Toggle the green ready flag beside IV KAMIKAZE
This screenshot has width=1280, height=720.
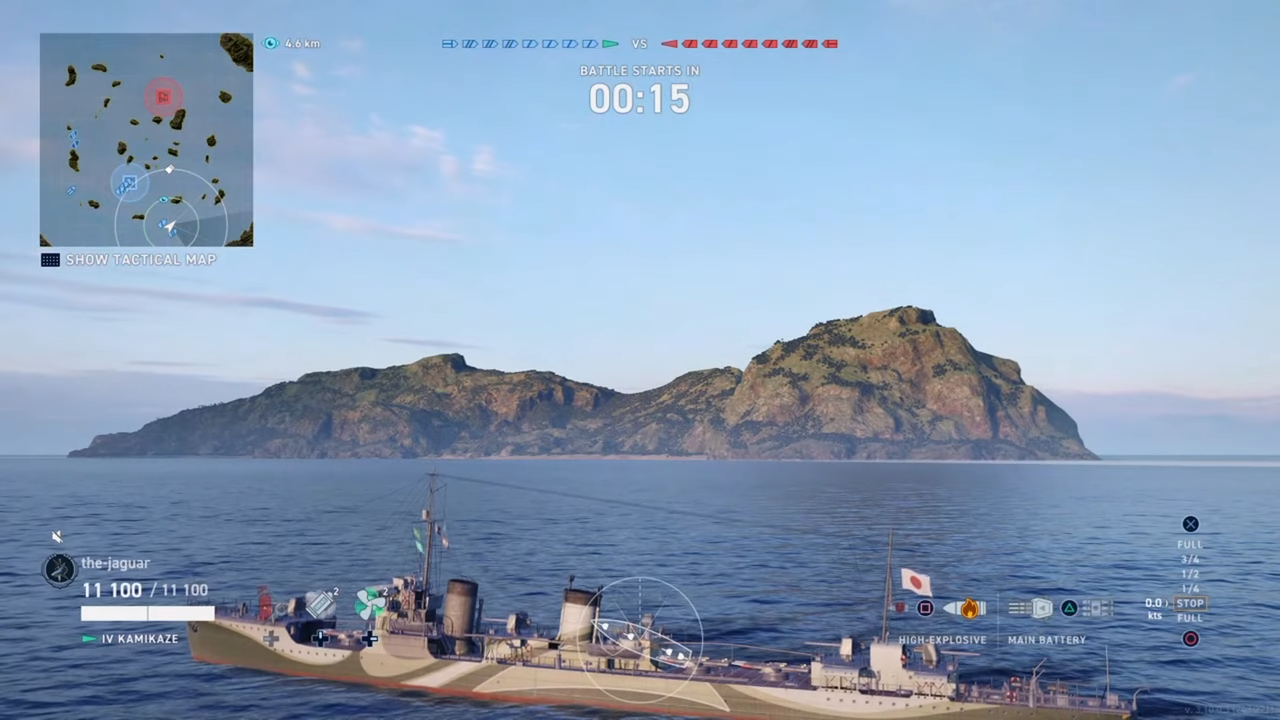88,638
